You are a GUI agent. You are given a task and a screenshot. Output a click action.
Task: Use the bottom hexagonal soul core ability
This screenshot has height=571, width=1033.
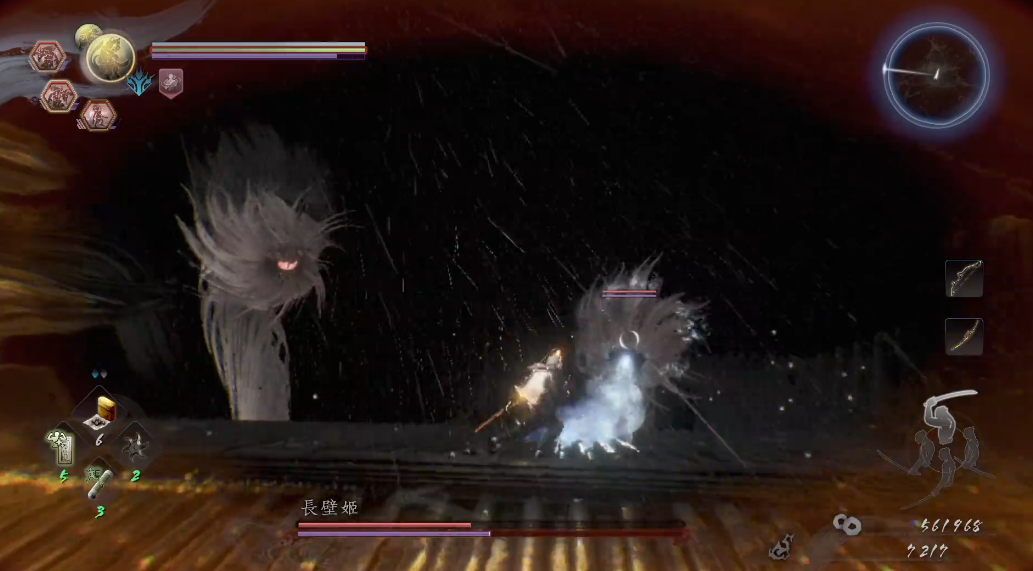pyautogui.click(x=97, y=116)
